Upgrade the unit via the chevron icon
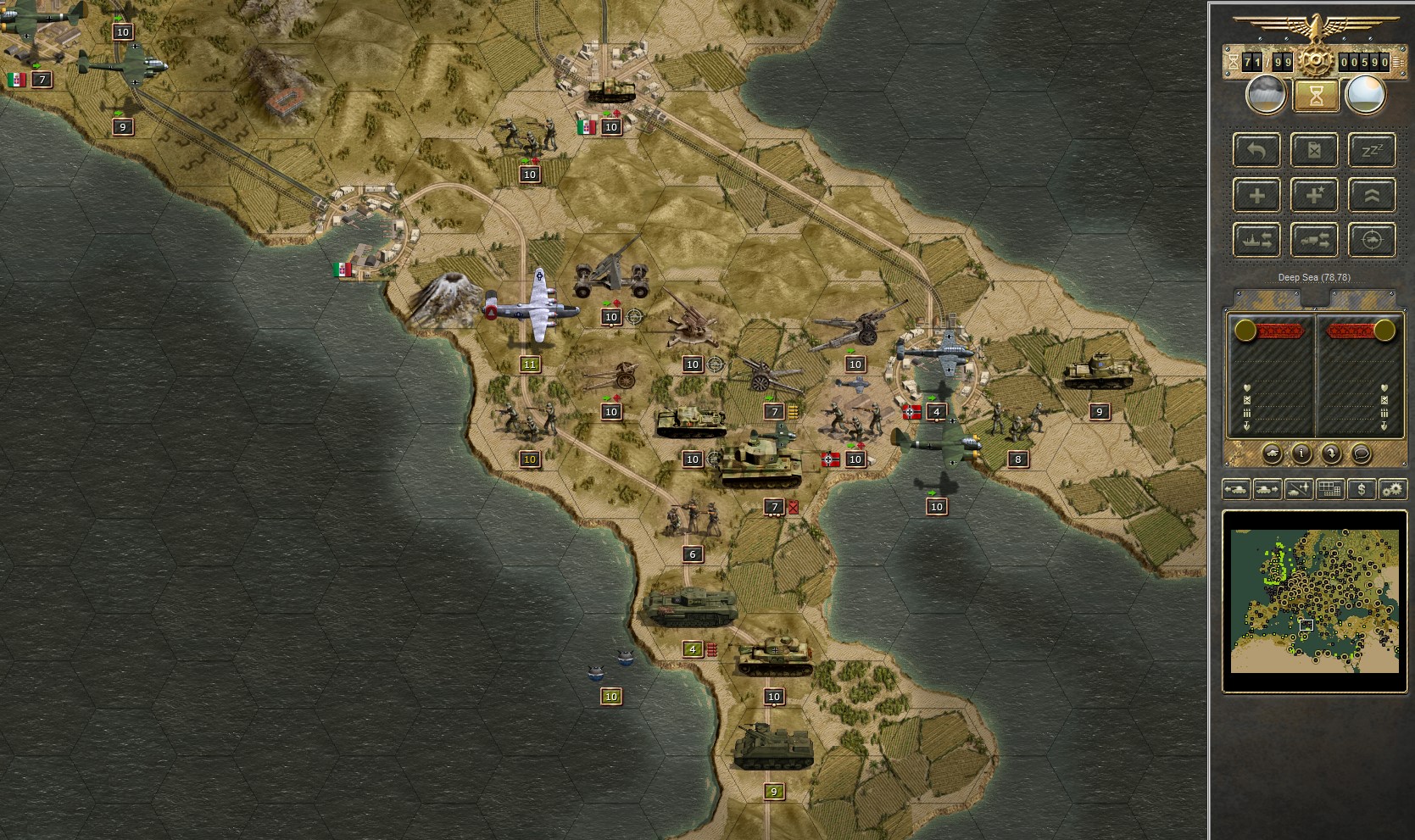This screenshot has height=840, width=1415. coord(1372,194)
